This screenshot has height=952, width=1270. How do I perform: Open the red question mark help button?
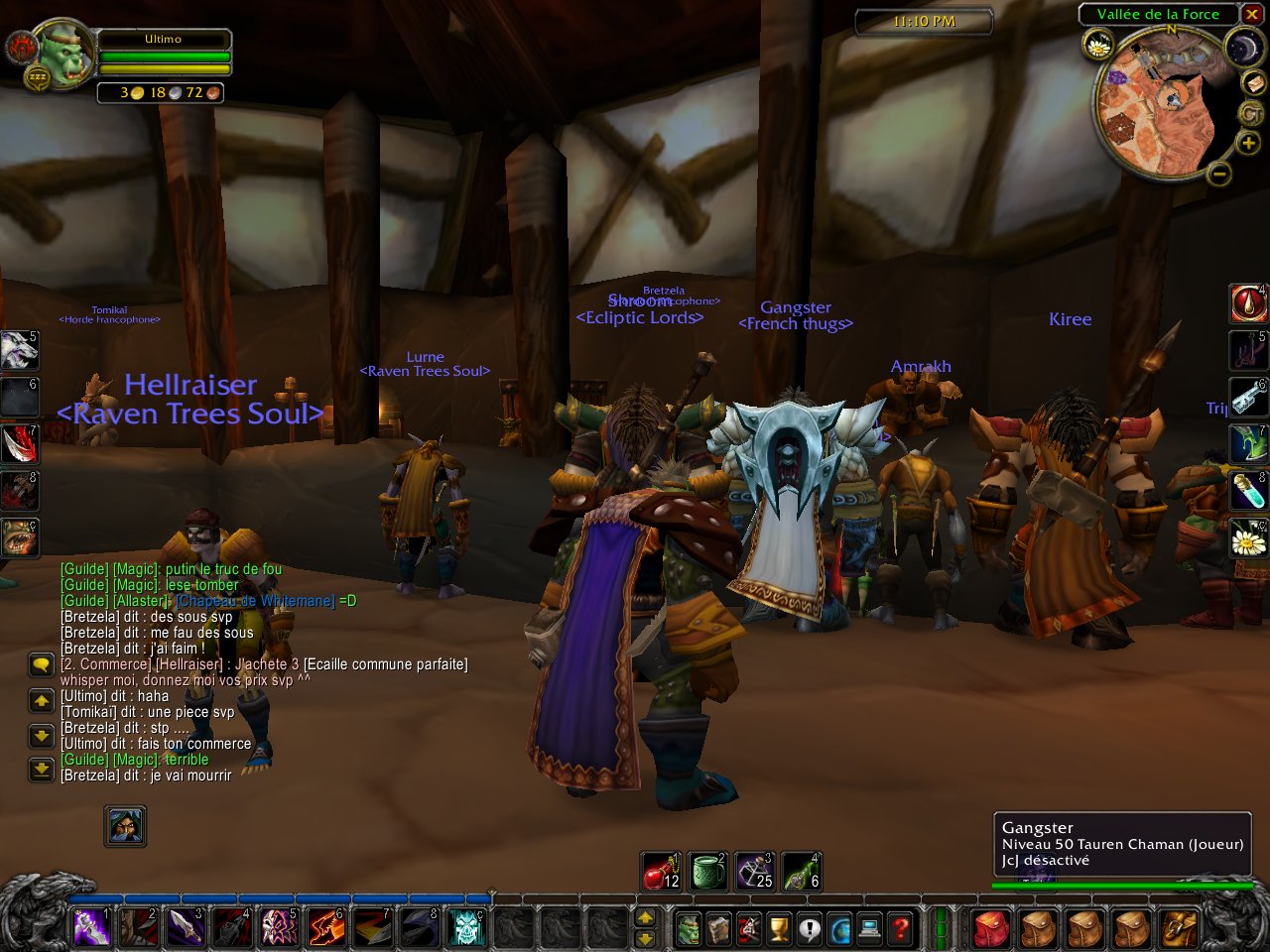tap(900, 929)
